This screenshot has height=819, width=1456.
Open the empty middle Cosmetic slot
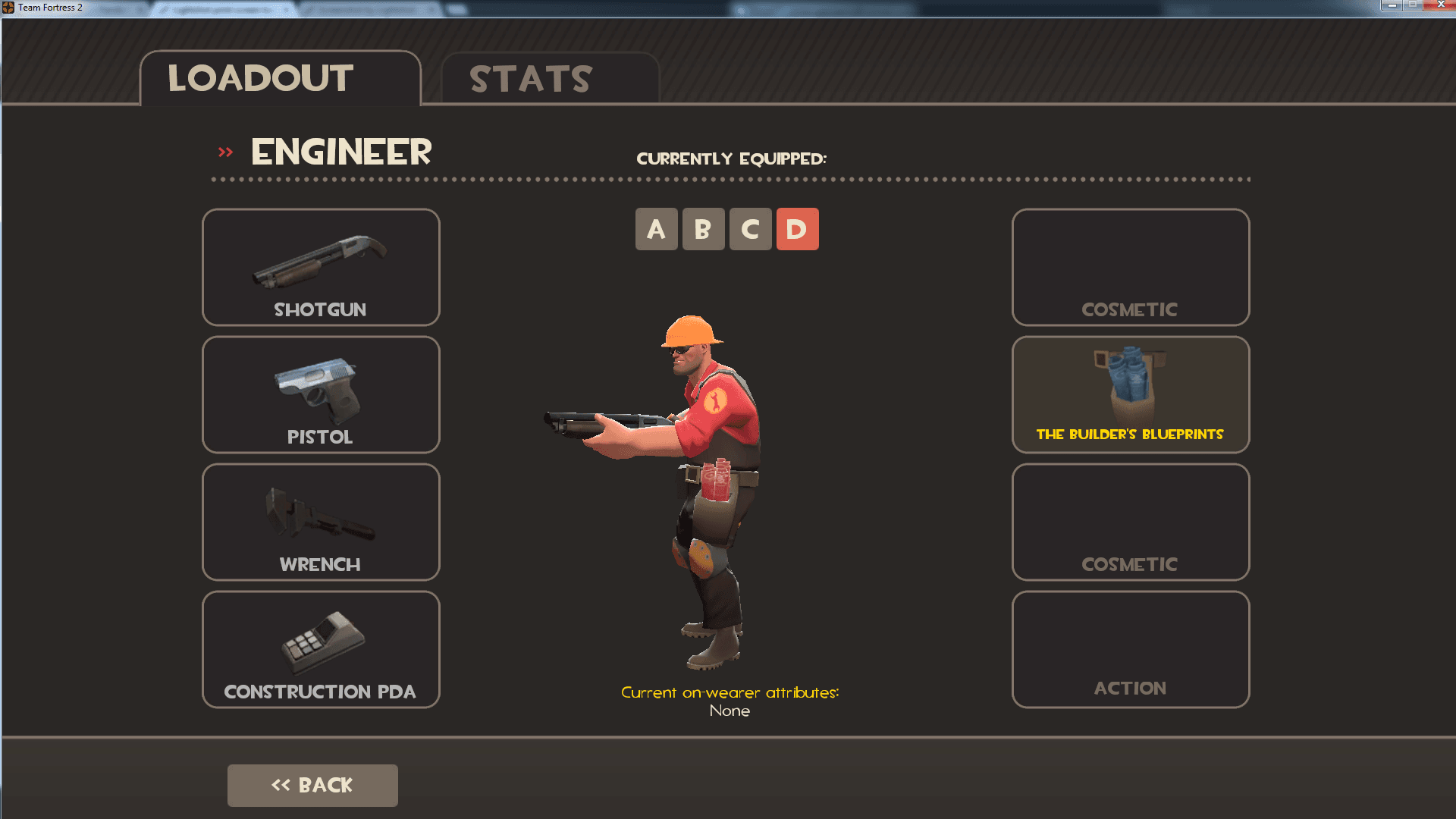(x=1130, y=522)
